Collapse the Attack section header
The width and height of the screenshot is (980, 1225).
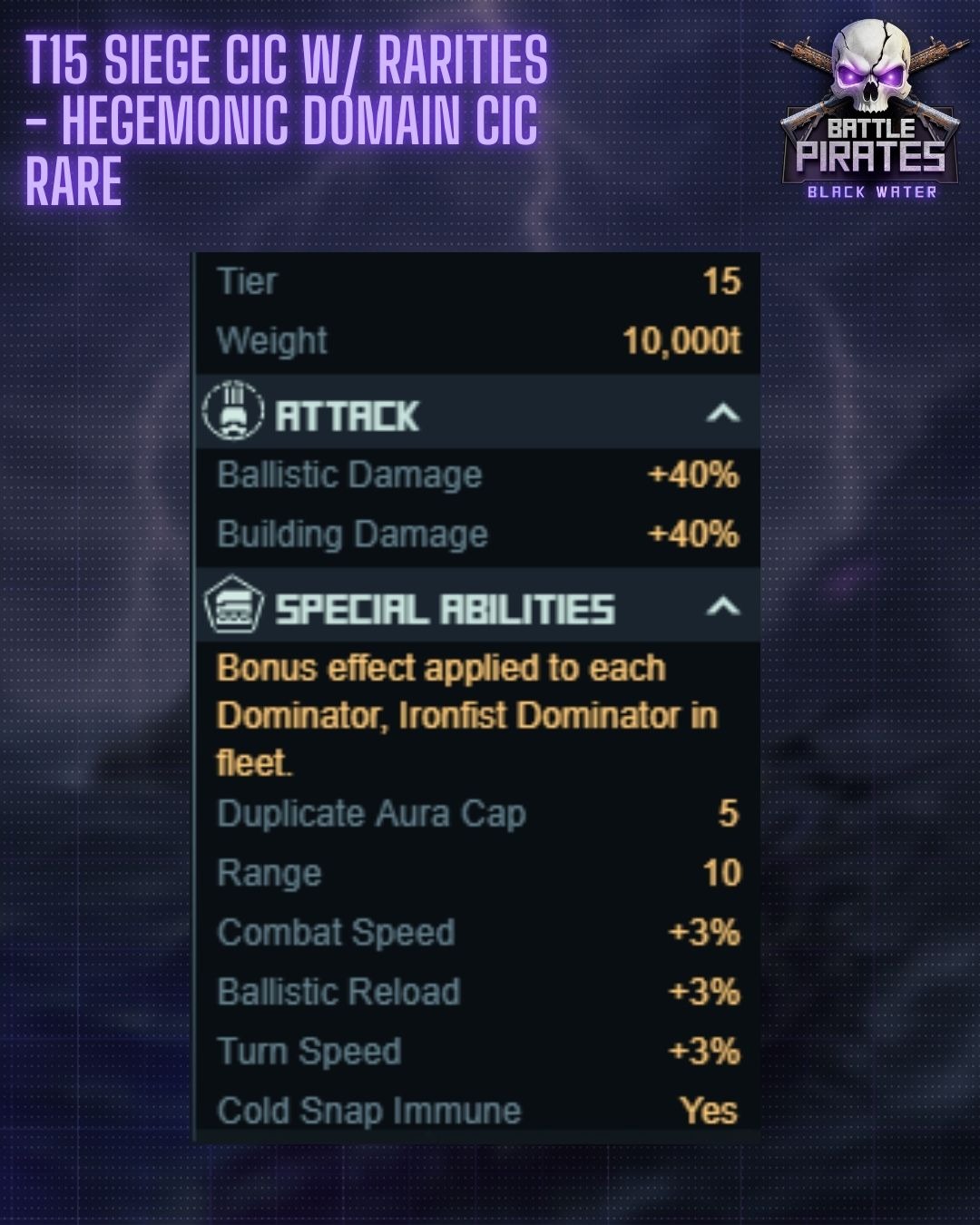722,415
